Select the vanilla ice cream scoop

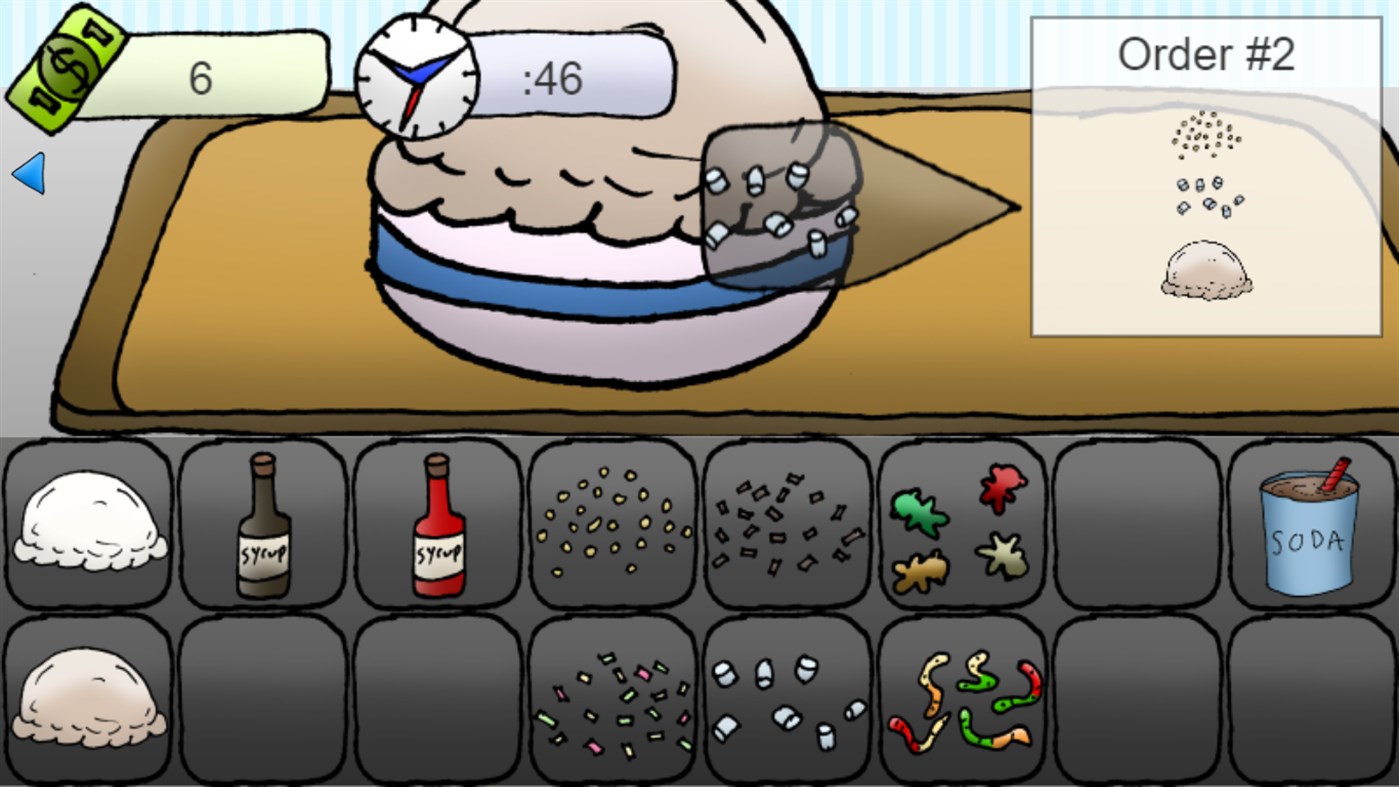(87, 525)
